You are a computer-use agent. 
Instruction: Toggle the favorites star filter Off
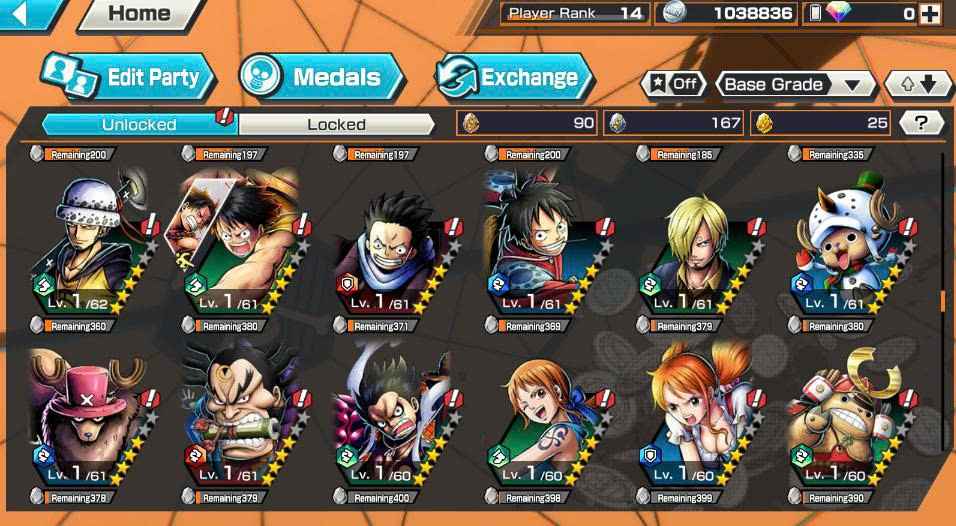671,84
